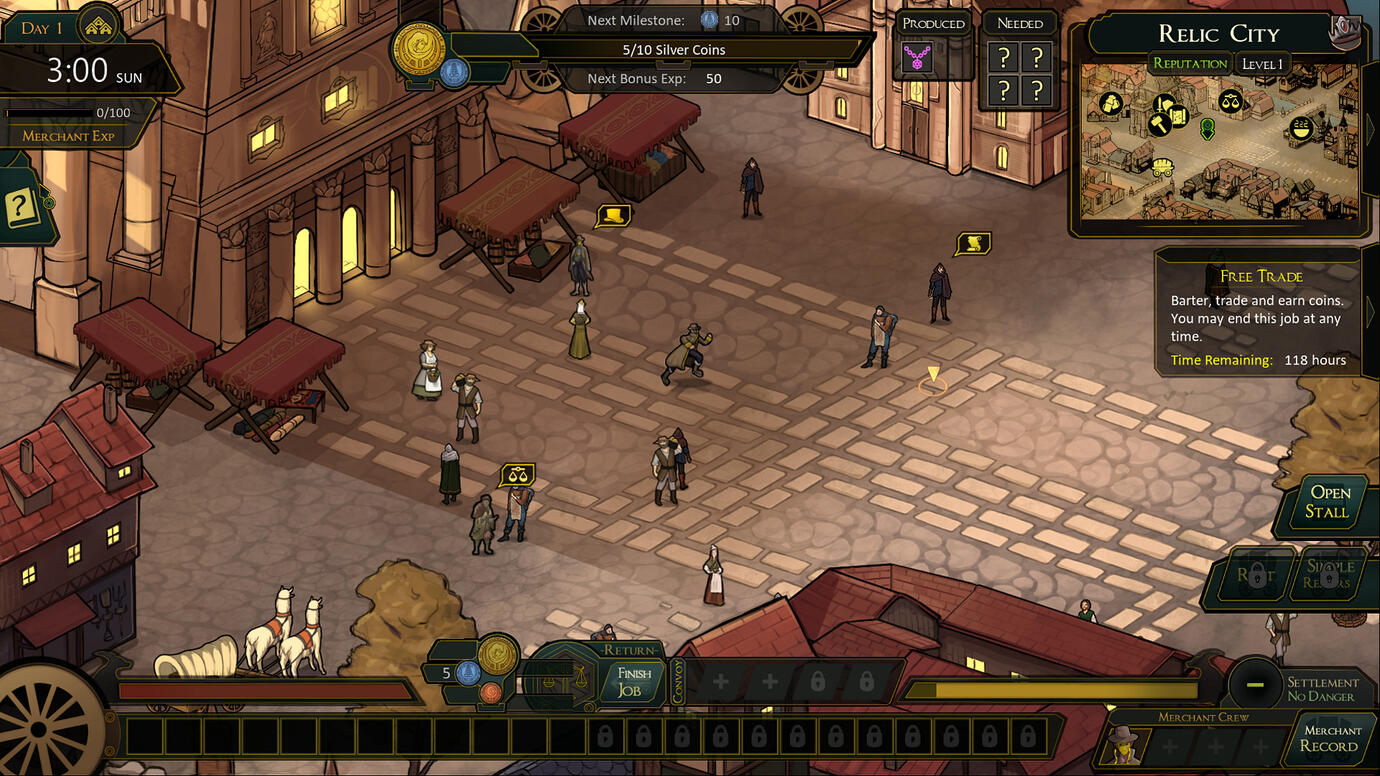1380x776 pixels.
Task: Click the wagon icon on the minimap
Action: 1162,167
